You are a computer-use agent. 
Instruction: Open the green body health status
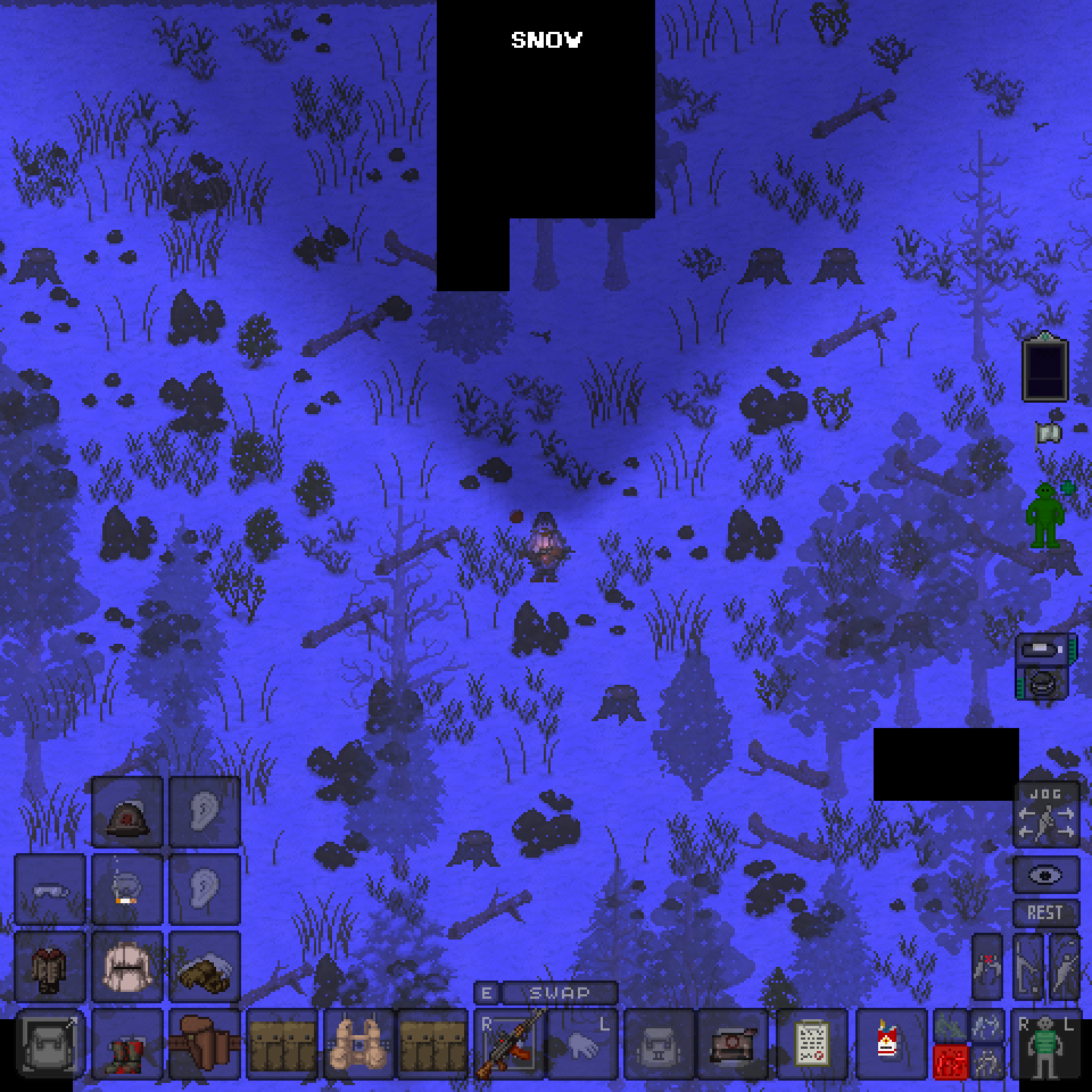click(x=1046, y=516)
